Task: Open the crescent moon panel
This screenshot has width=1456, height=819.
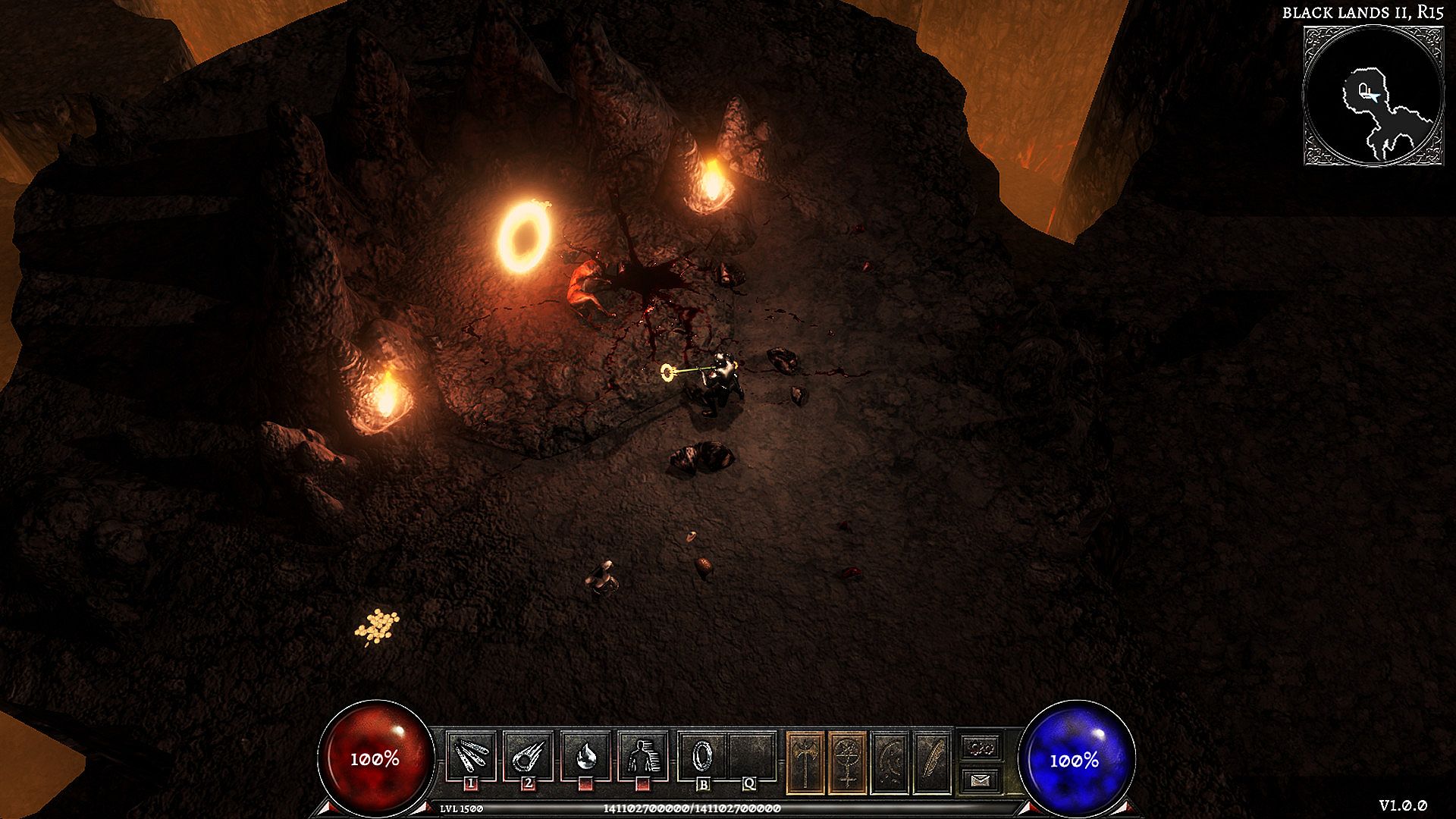Action: point(890,762)
